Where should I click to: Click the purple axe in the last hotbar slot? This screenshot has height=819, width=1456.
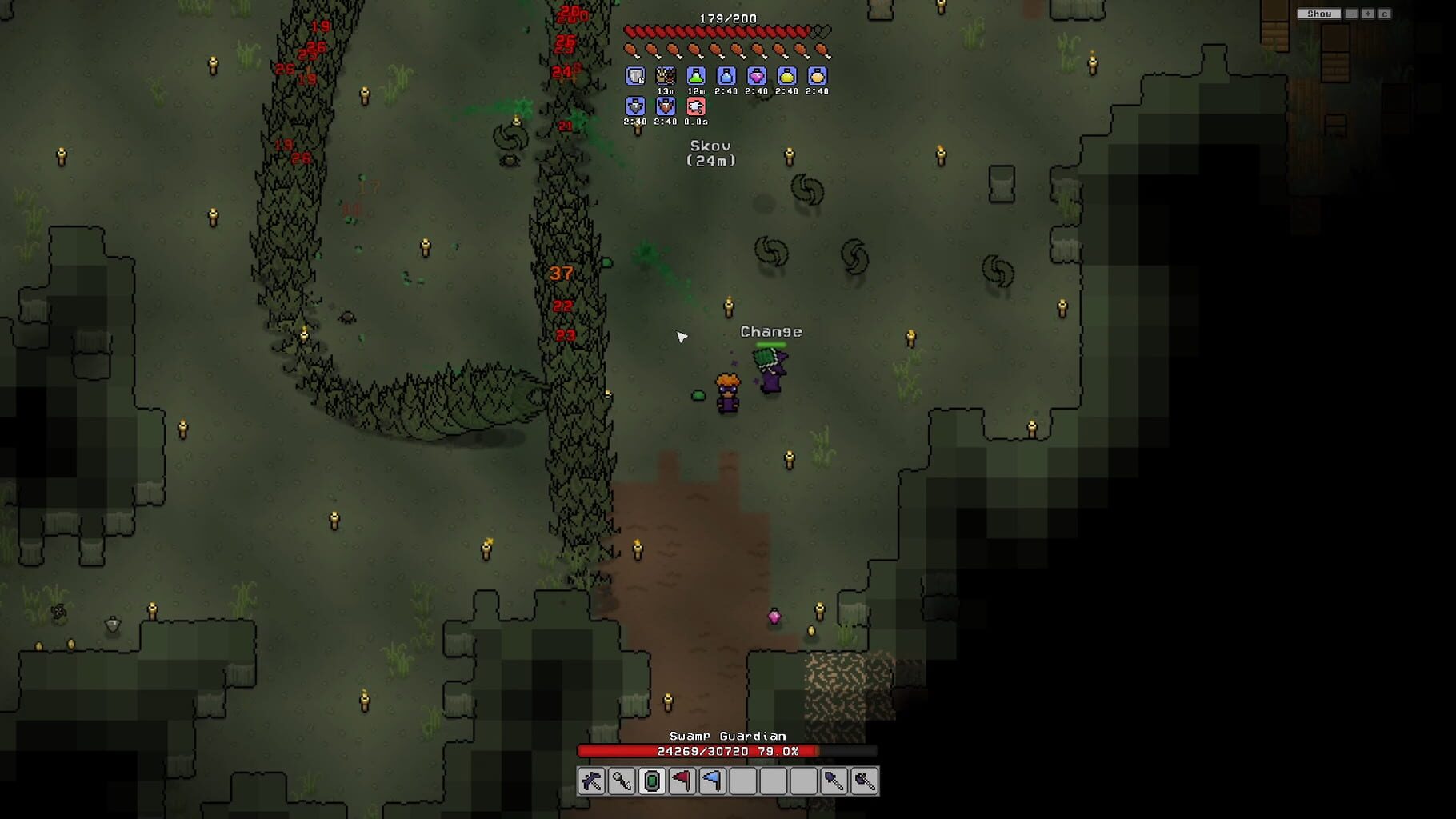865,783
